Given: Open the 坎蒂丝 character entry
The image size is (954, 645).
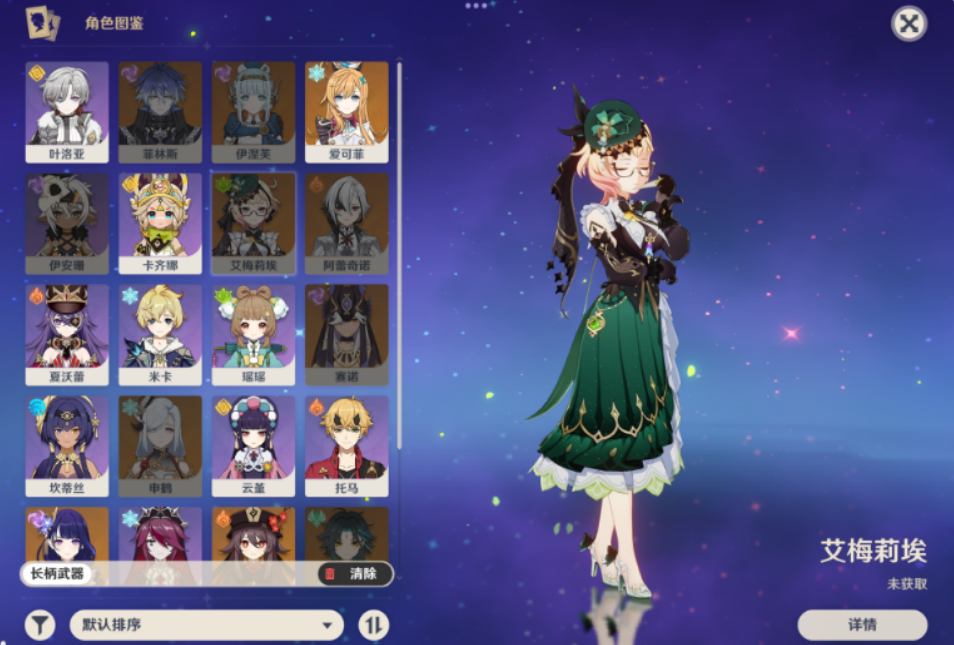Looking at the screenshot, I should [67, 446].
